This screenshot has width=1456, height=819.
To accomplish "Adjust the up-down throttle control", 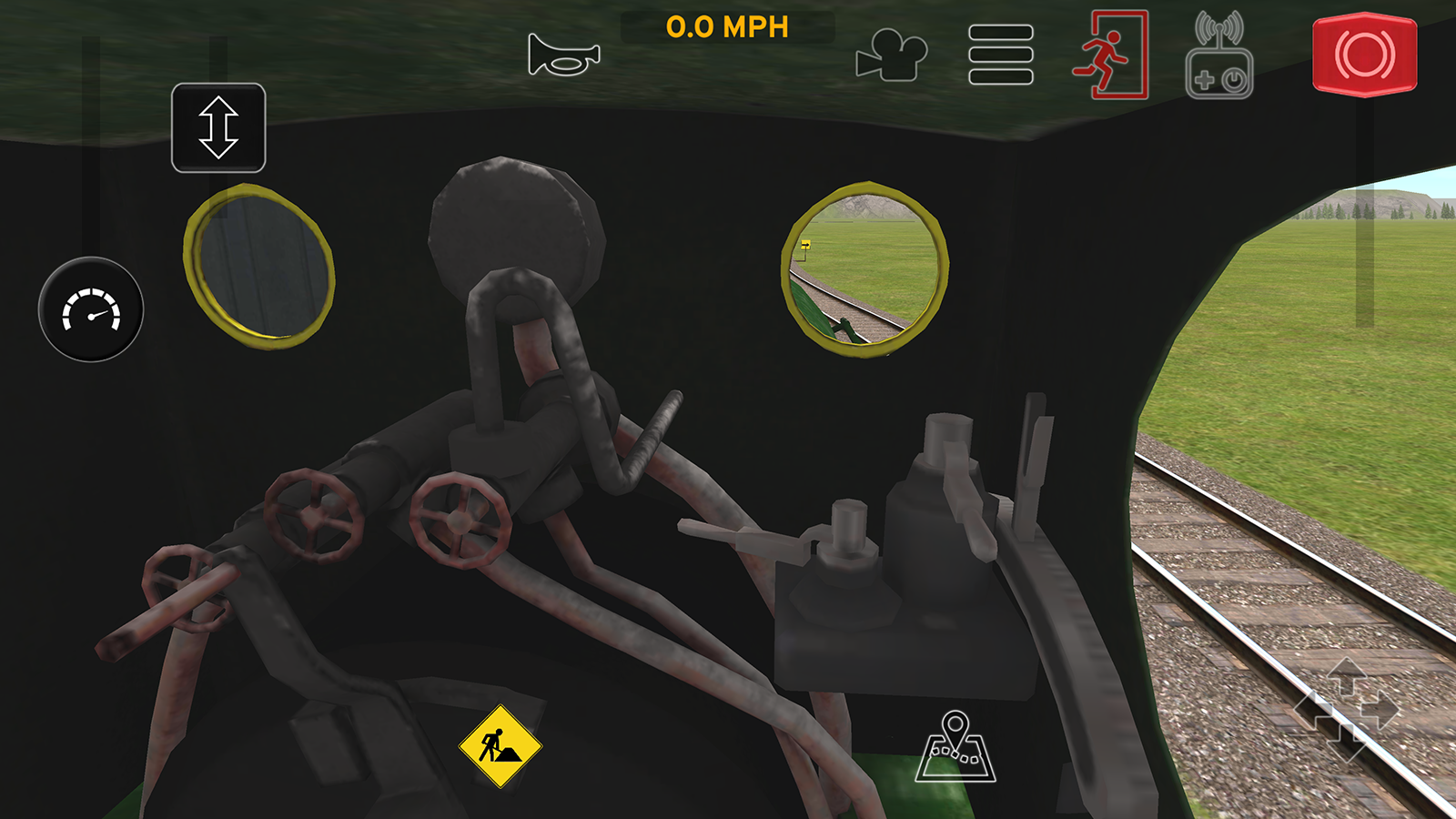I will 218,126.
